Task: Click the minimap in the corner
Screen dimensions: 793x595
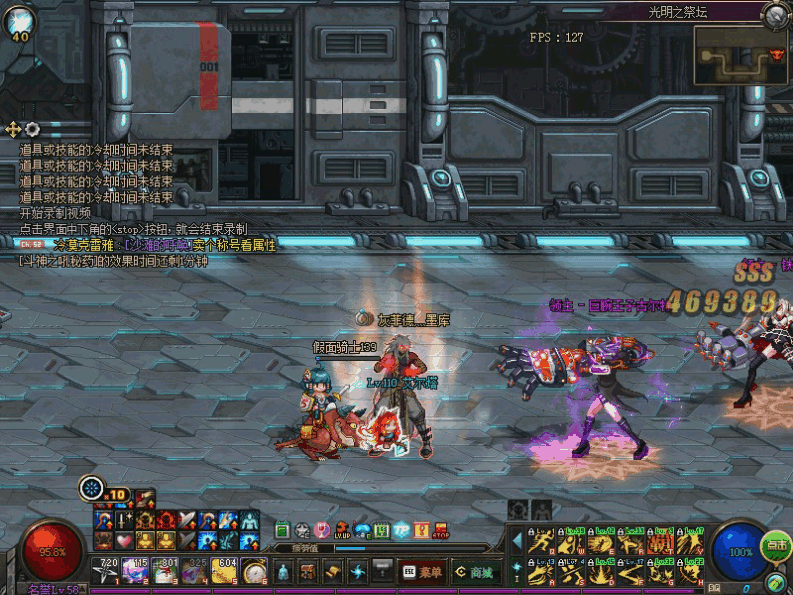Action: (x=739, y=55)
